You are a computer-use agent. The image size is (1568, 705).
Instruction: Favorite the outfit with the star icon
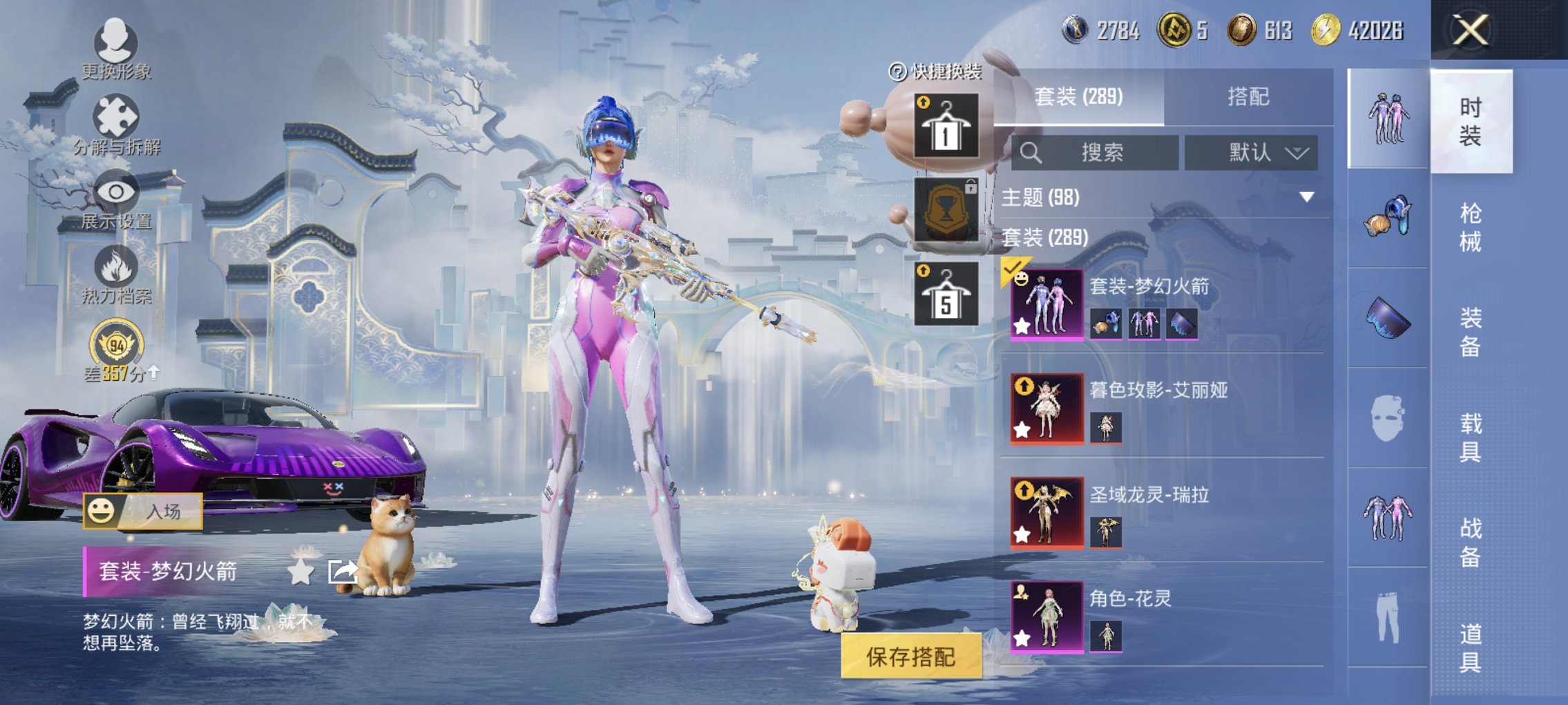[300, 572]
